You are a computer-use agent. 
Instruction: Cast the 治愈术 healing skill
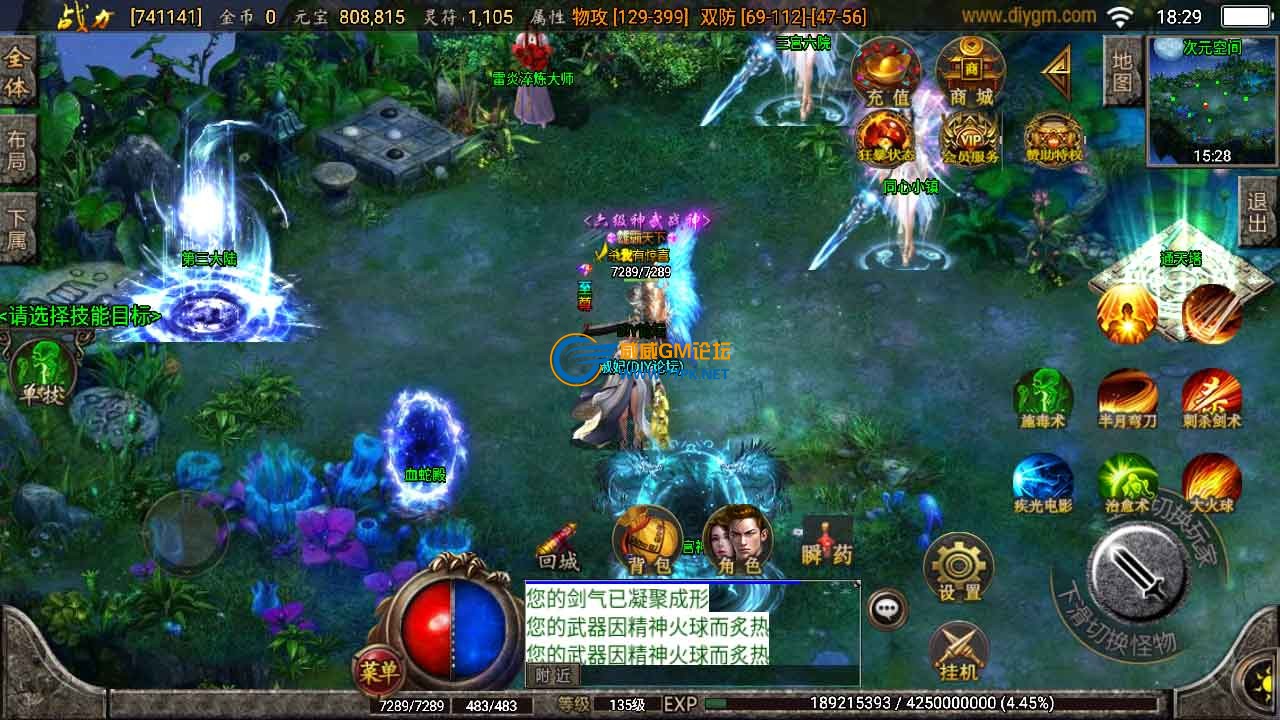[x=1127, y=482]
